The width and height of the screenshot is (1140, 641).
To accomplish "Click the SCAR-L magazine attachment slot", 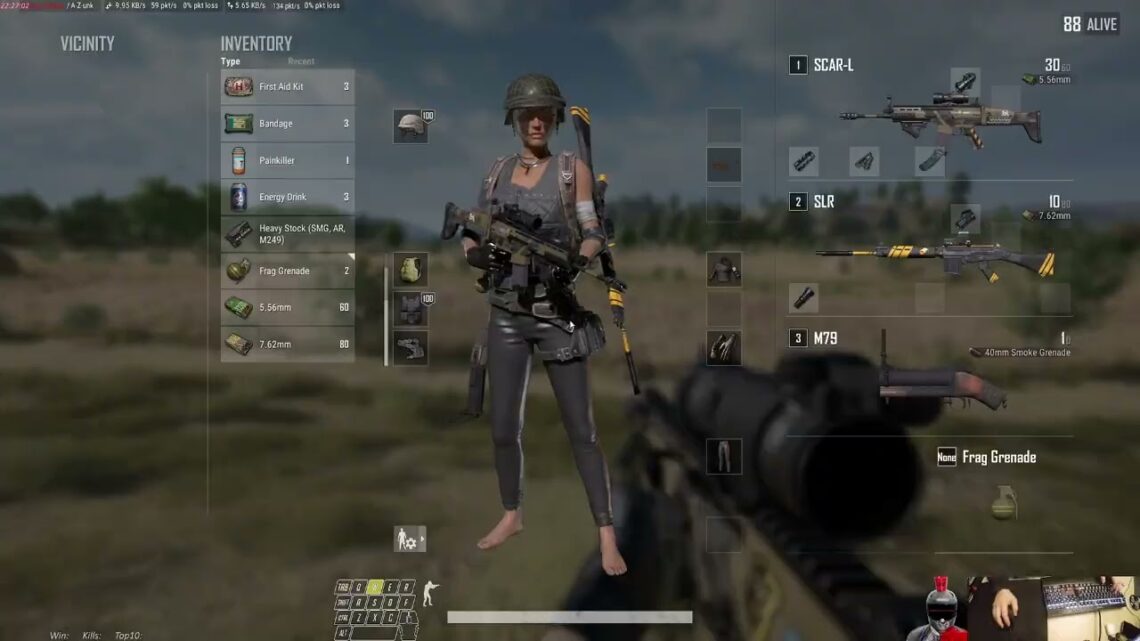I will tap(930, 161).
